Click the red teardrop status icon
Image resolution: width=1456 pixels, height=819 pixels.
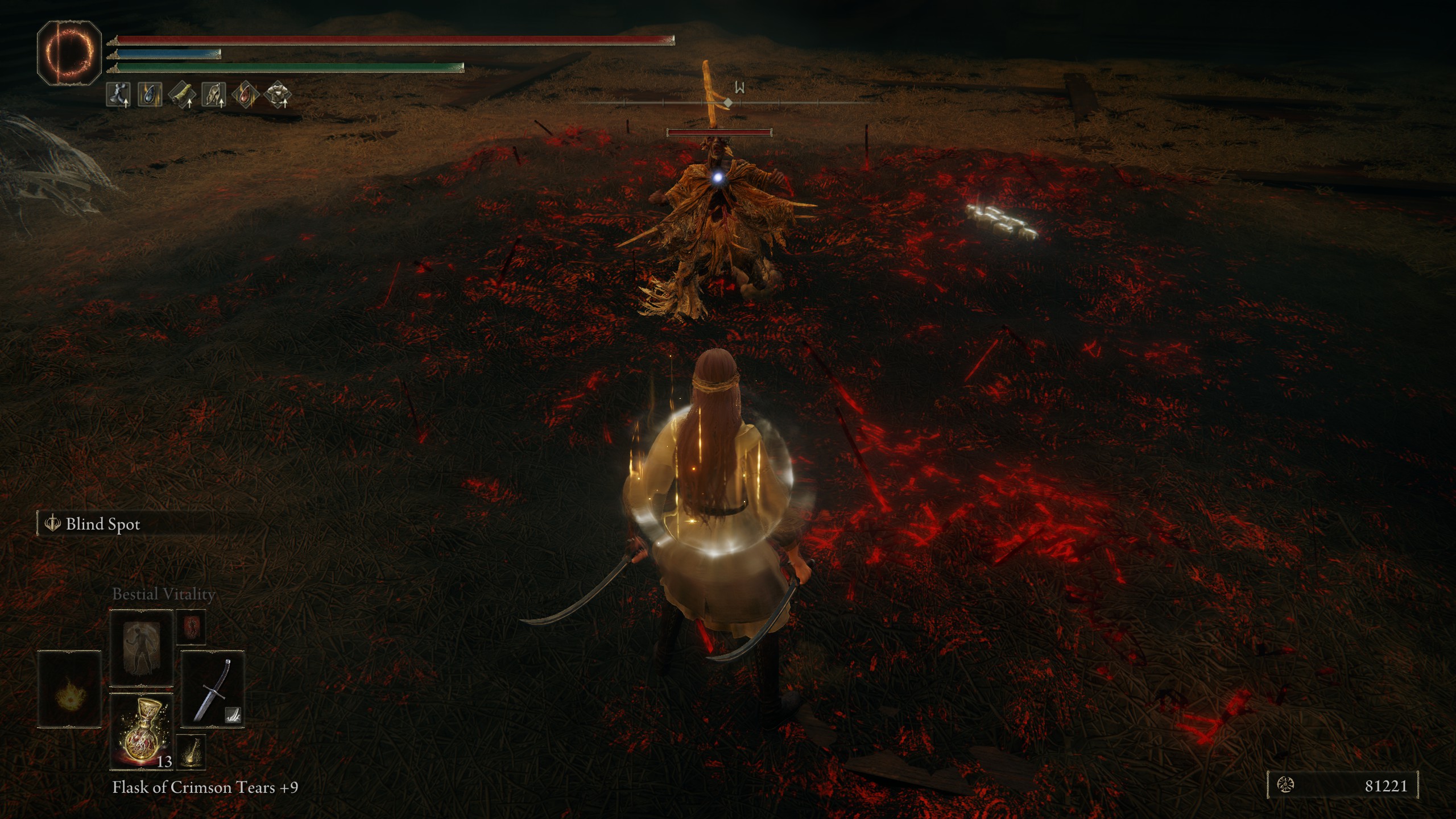[x=246, y=94]
